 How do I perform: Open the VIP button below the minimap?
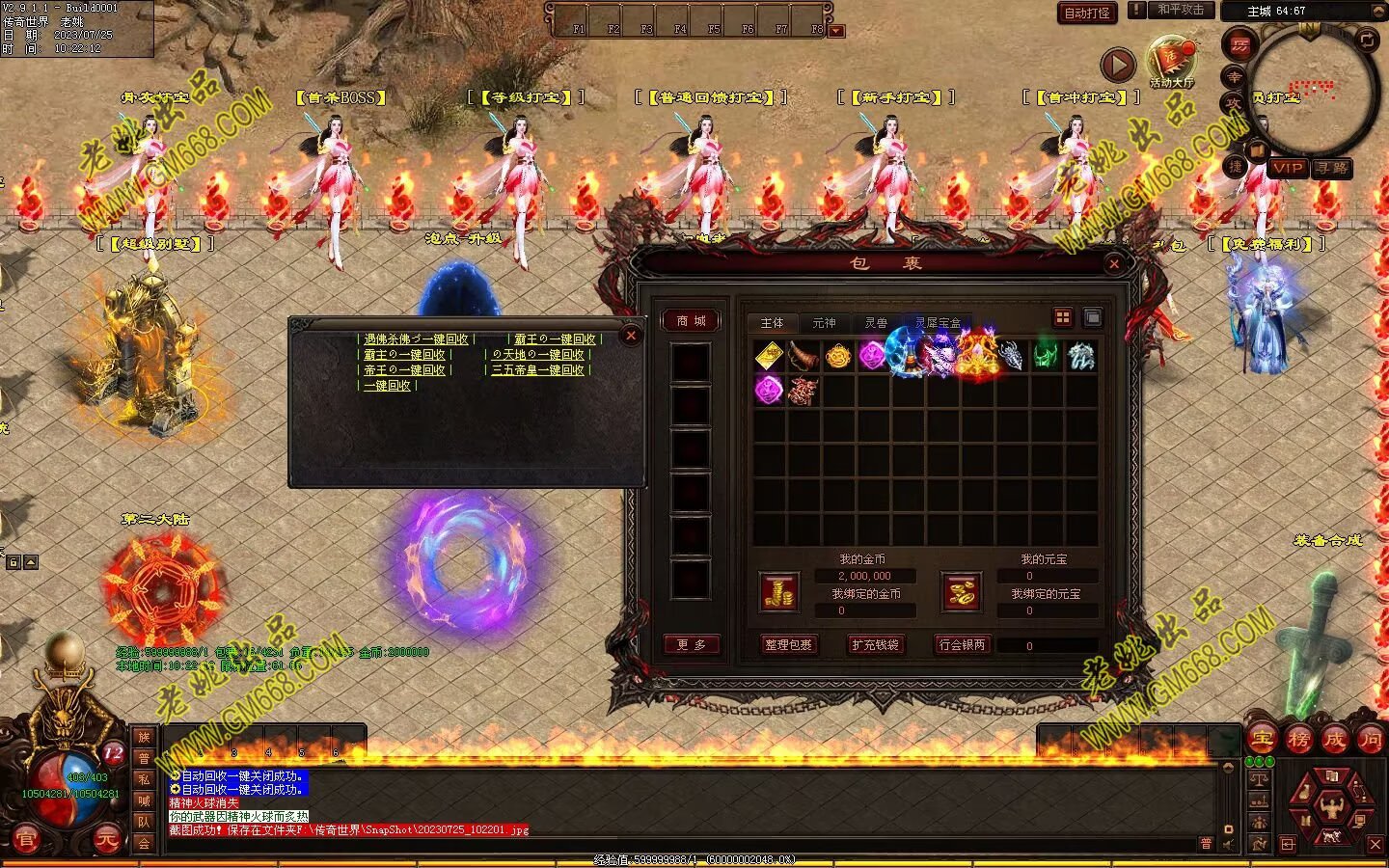(x=1288, y=168)
